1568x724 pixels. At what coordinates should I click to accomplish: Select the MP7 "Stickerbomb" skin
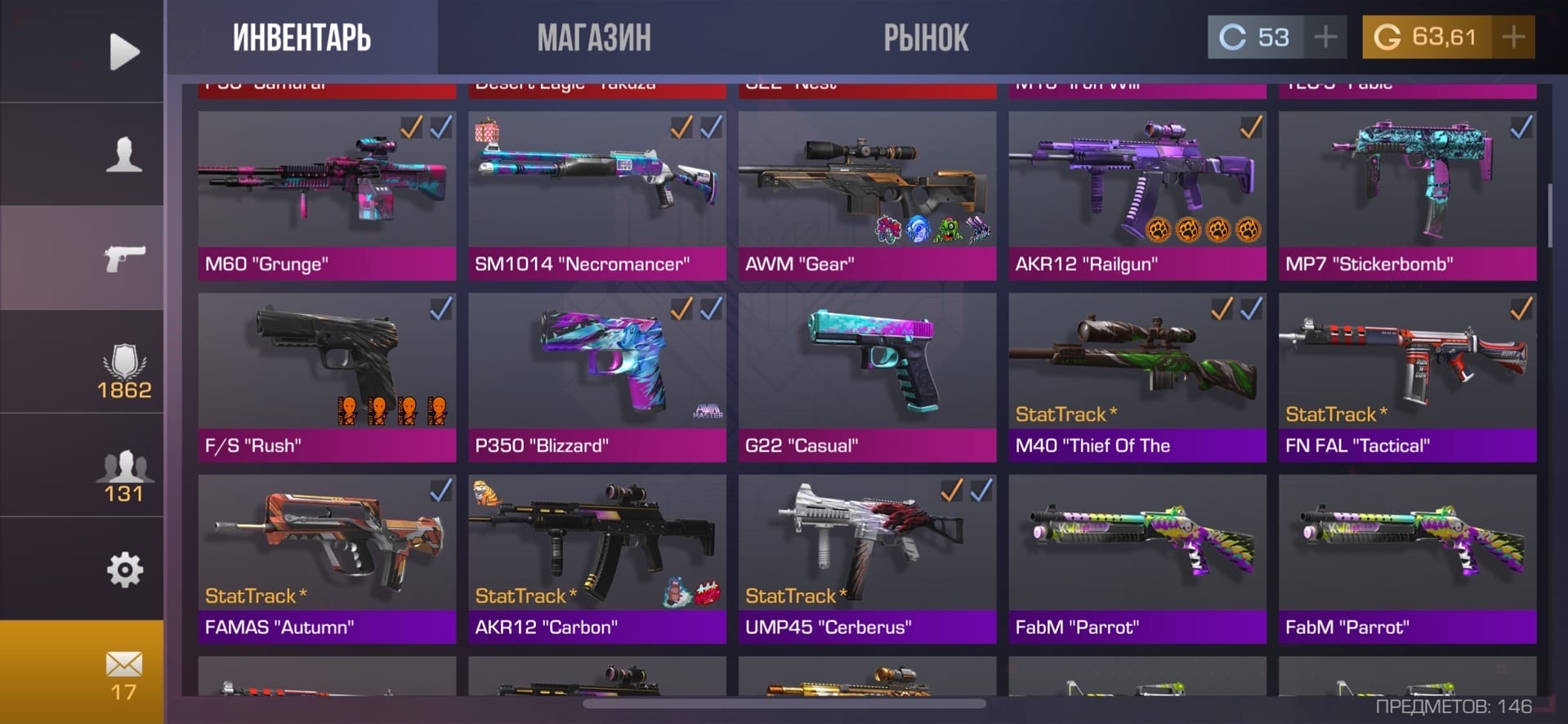pyautogui.click(x=1407, y=196)
